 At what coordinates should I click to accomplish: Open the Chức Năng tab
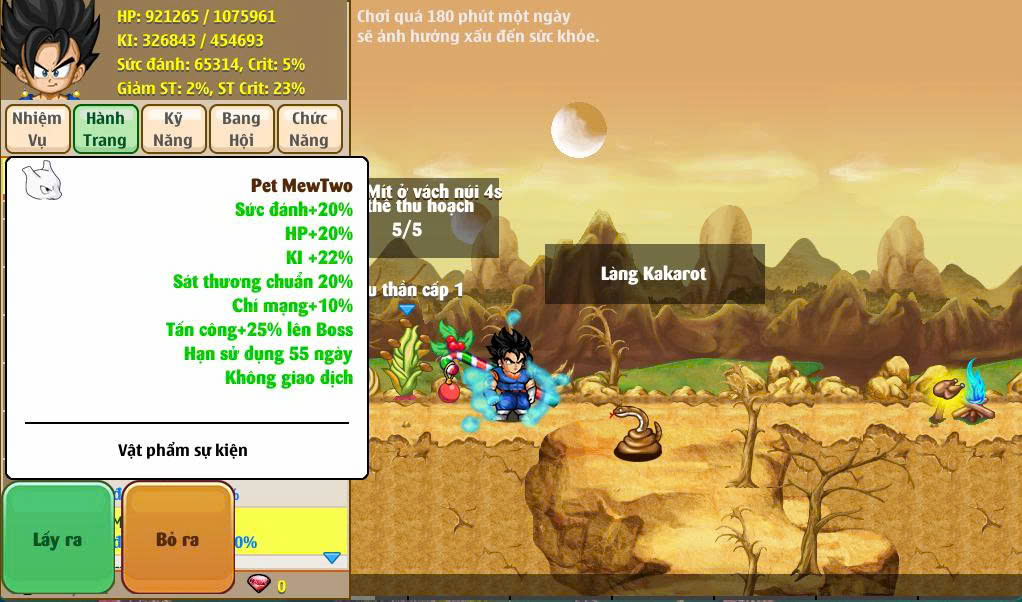tap(309, 129)
